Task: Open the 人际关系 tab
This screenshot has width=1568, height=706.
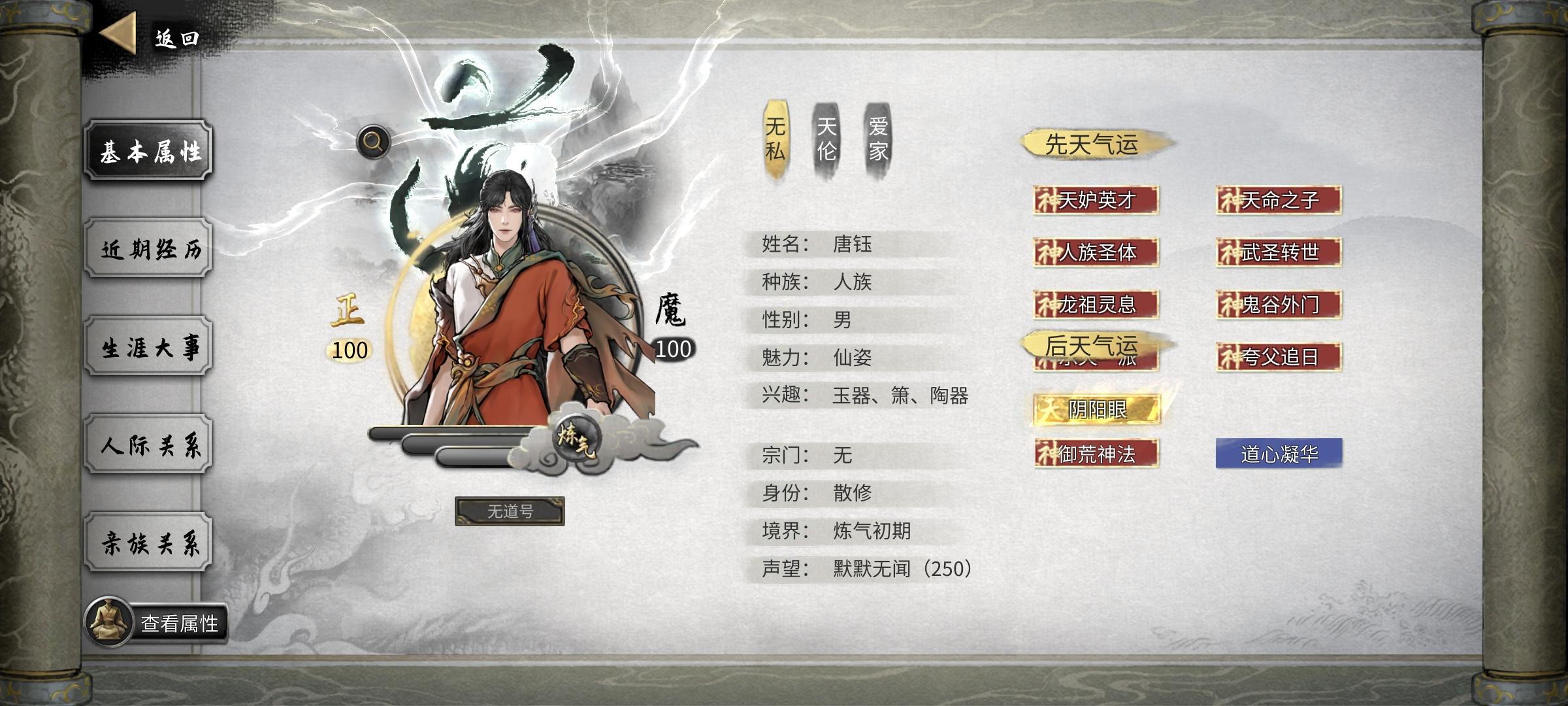Action: 149,445
